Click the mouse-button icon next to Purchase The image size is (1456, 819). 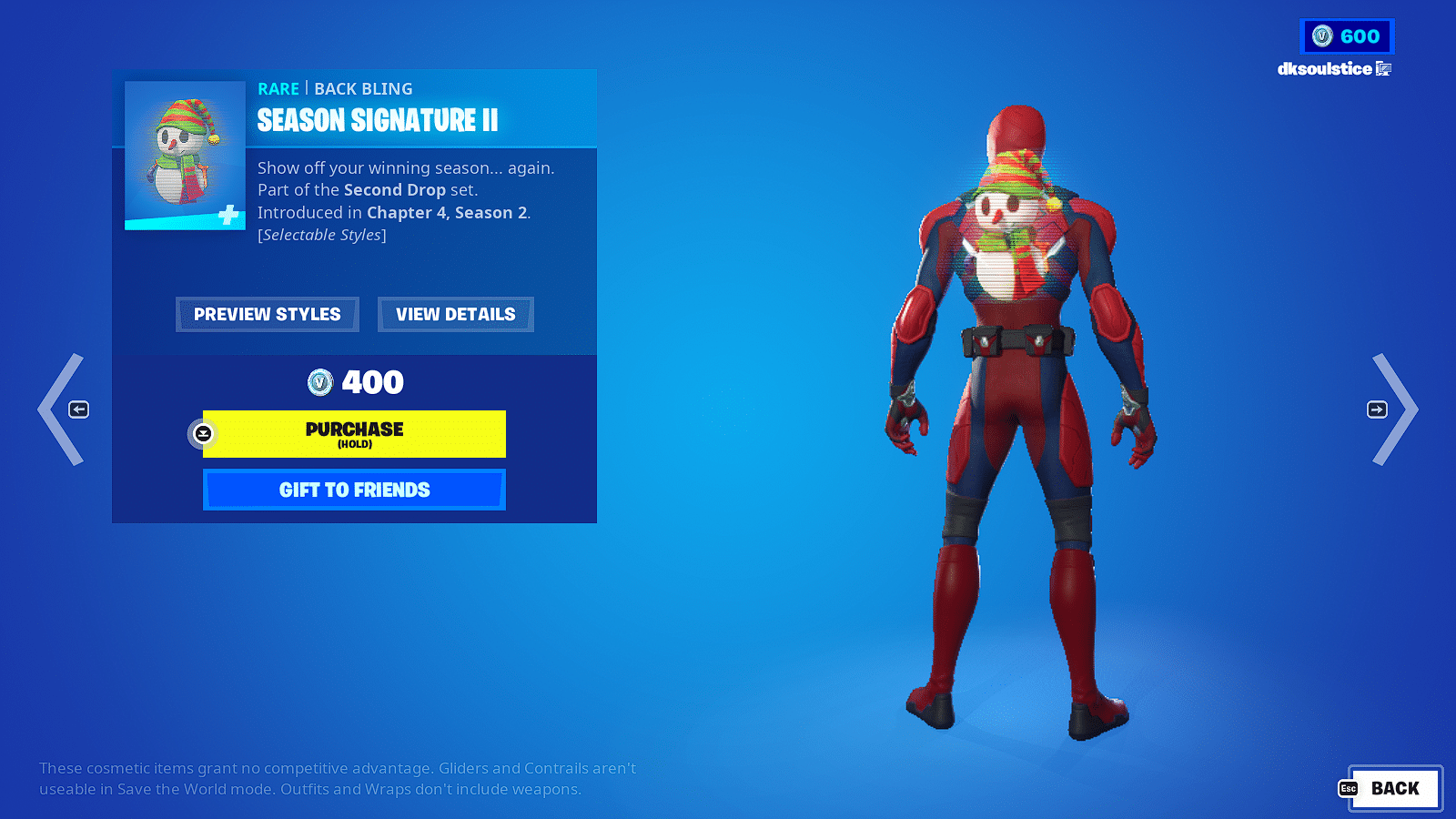click(202, 434)
